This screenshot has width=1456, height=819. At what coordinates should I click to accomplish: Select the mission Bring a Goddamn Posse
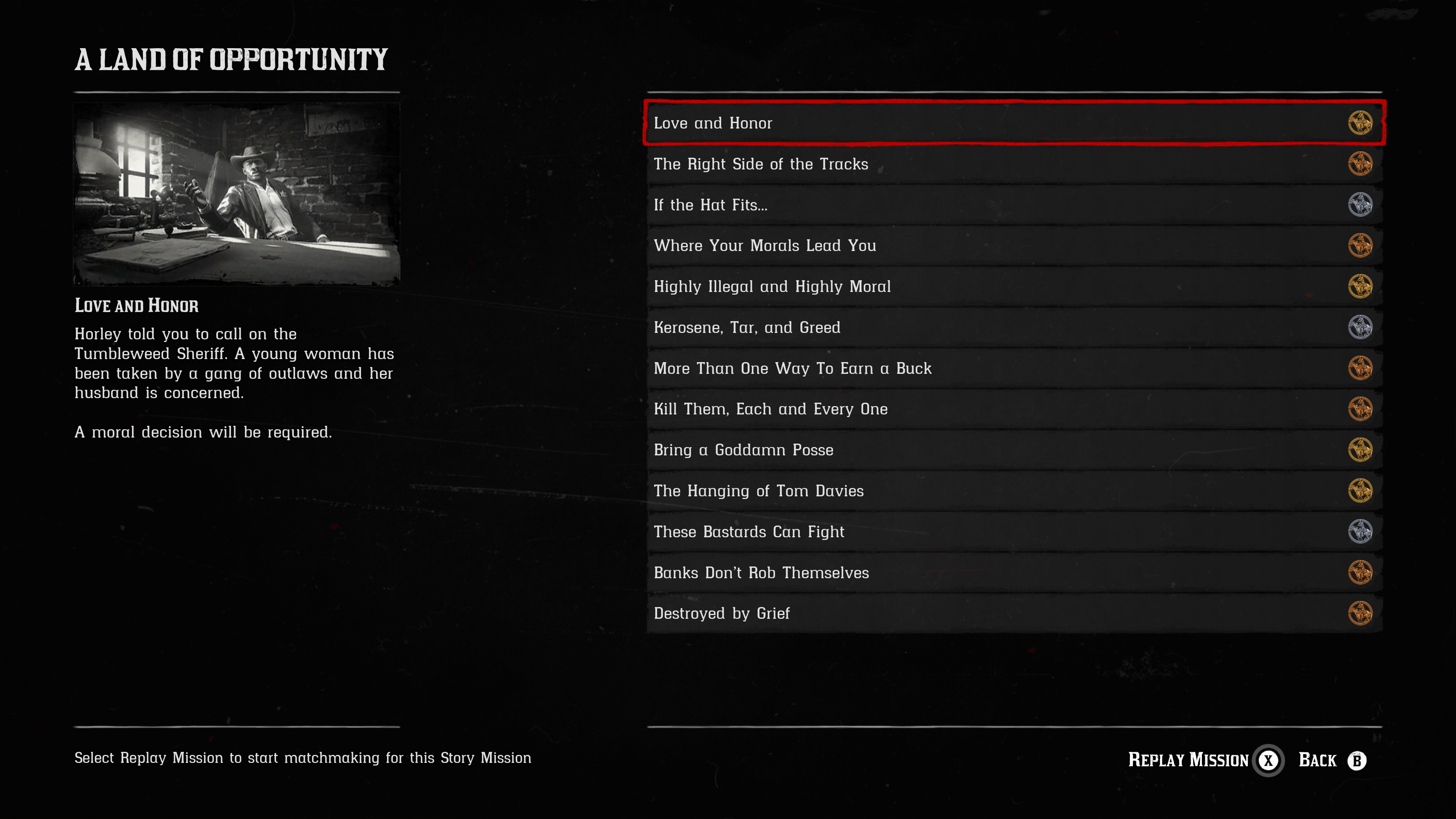(x=743, y=450)
